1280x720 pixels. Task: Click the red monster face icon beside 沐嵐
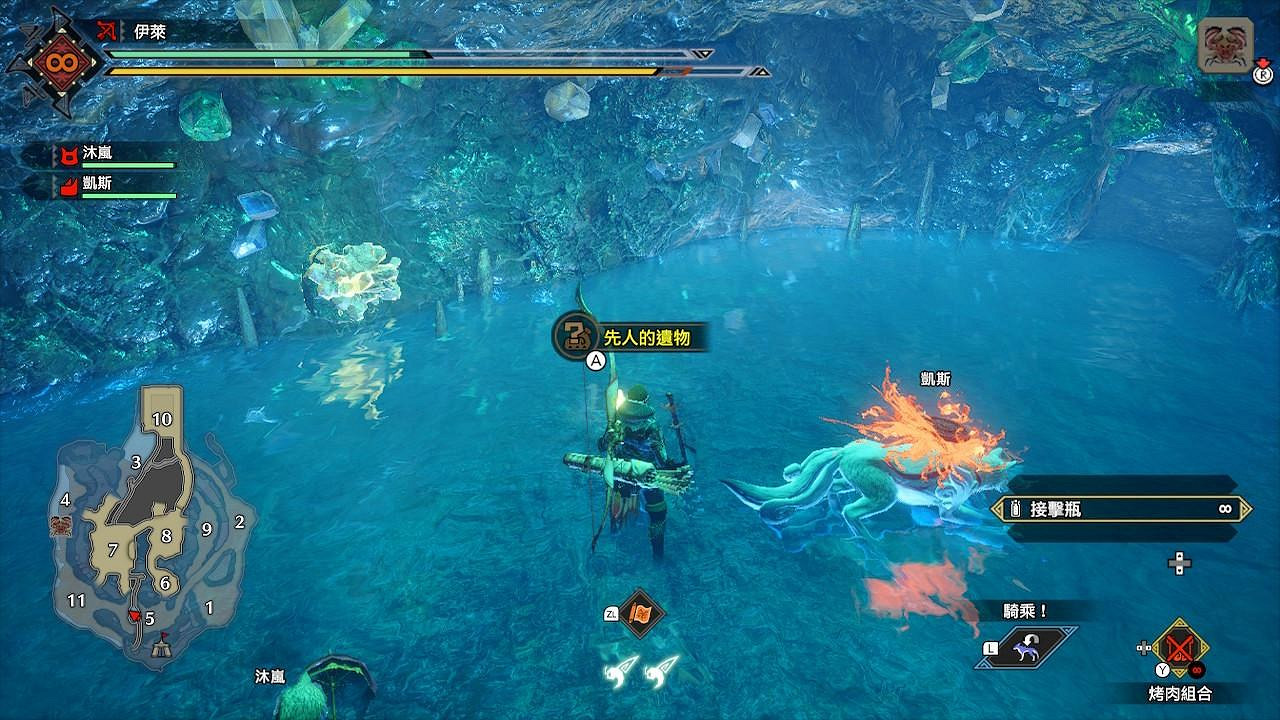point(70,156)
